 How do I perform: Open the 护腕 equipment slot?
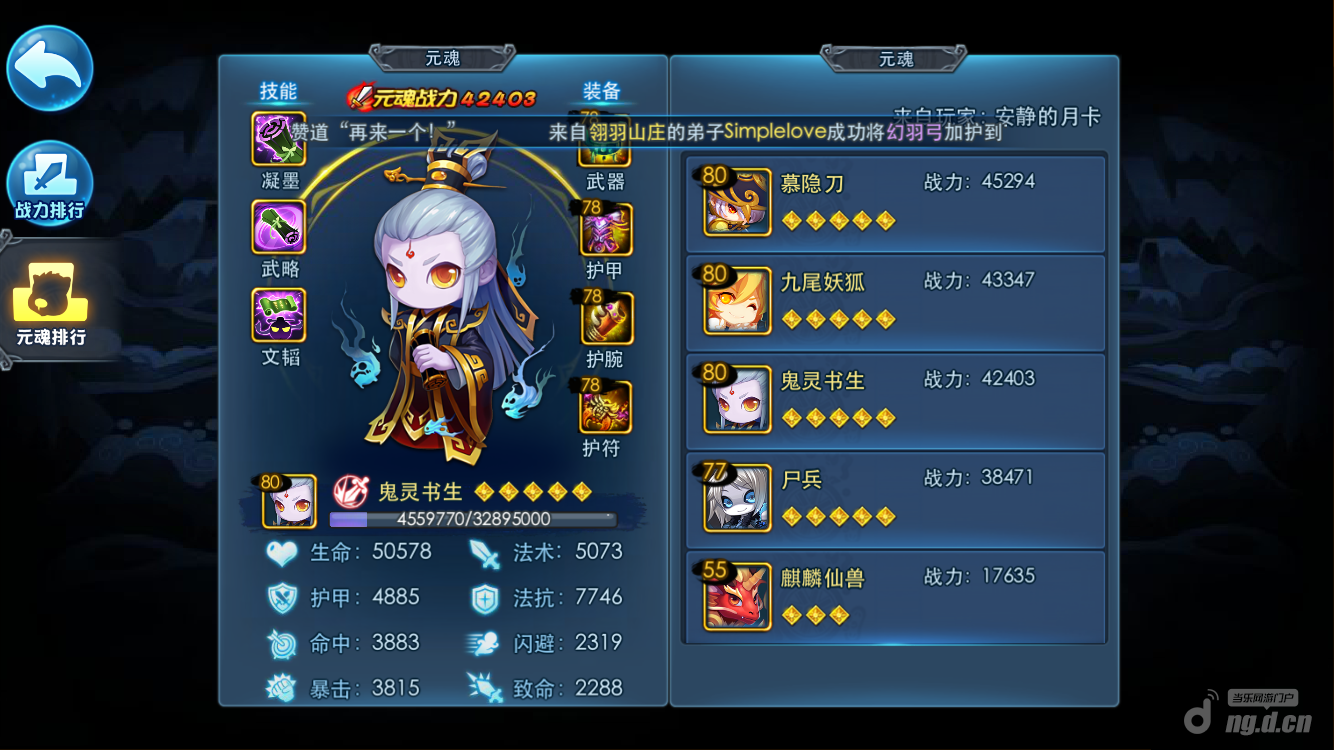click(606, 319)
